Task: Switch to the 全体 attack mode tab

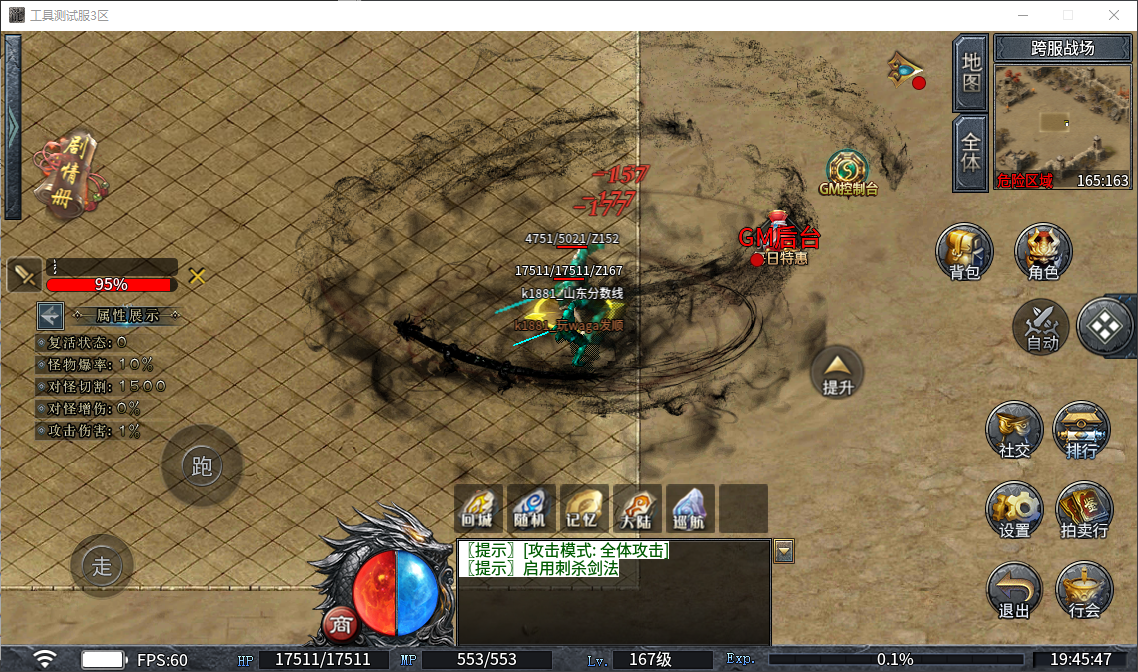Action: [x=971, y=152]
